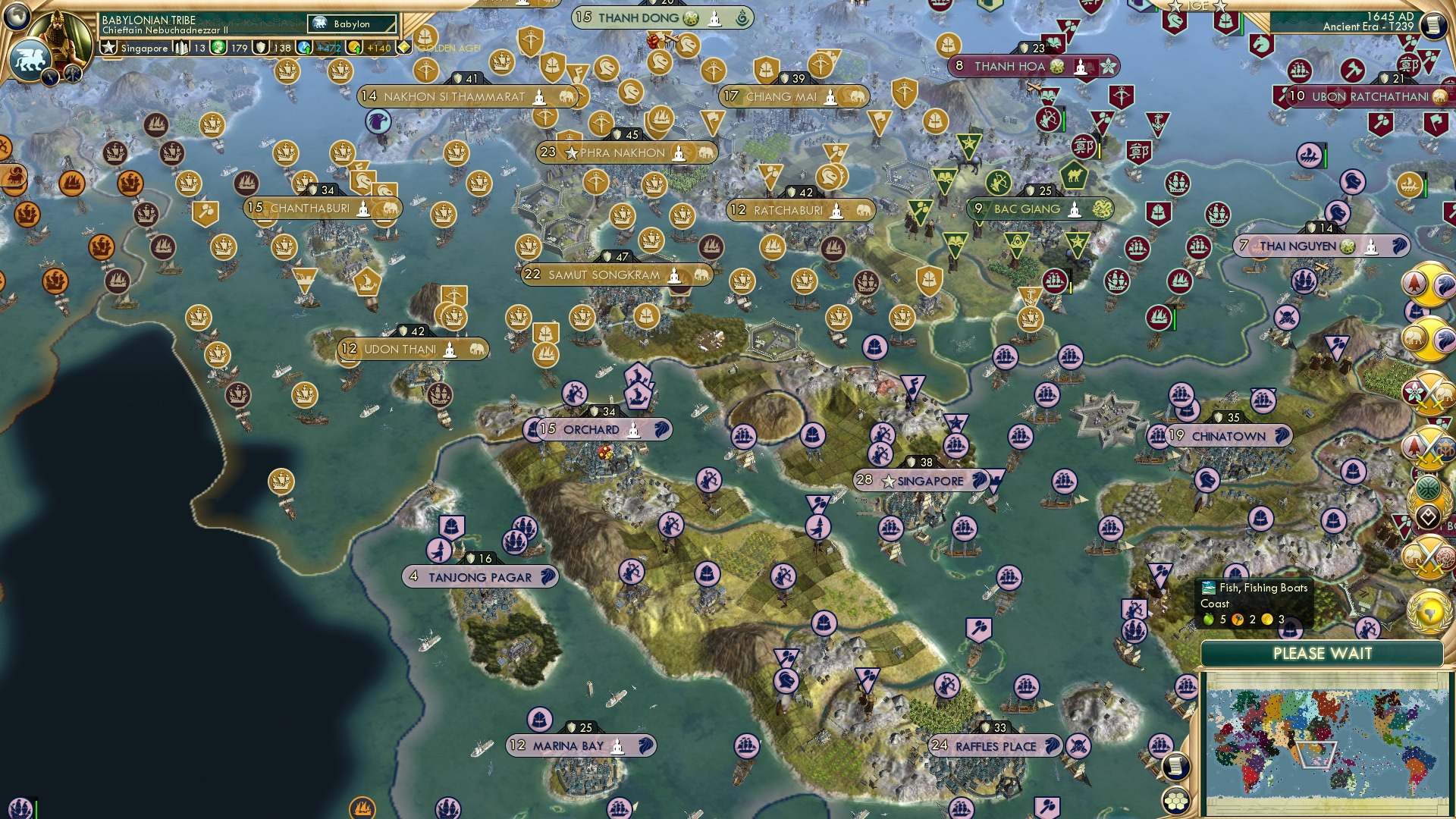Image resolution: width=1456 pixels, height=819 pixels.
Task: Click the notification scroll icon above the minimap
Action: (1175, 764)
